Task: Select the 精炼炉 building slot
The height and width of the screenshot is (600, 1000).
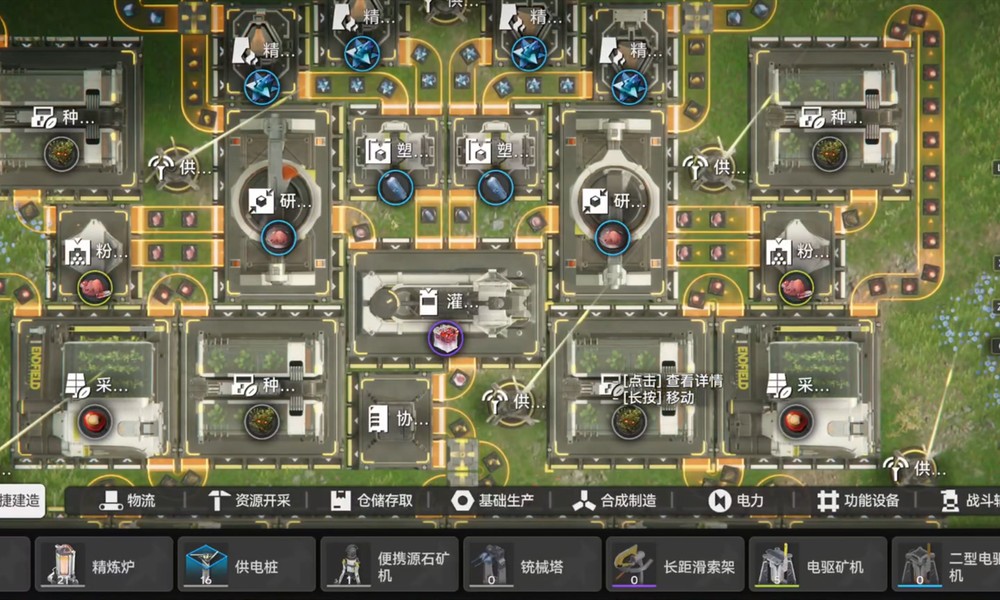Action: pyautogui.click(x=101, y=565)
